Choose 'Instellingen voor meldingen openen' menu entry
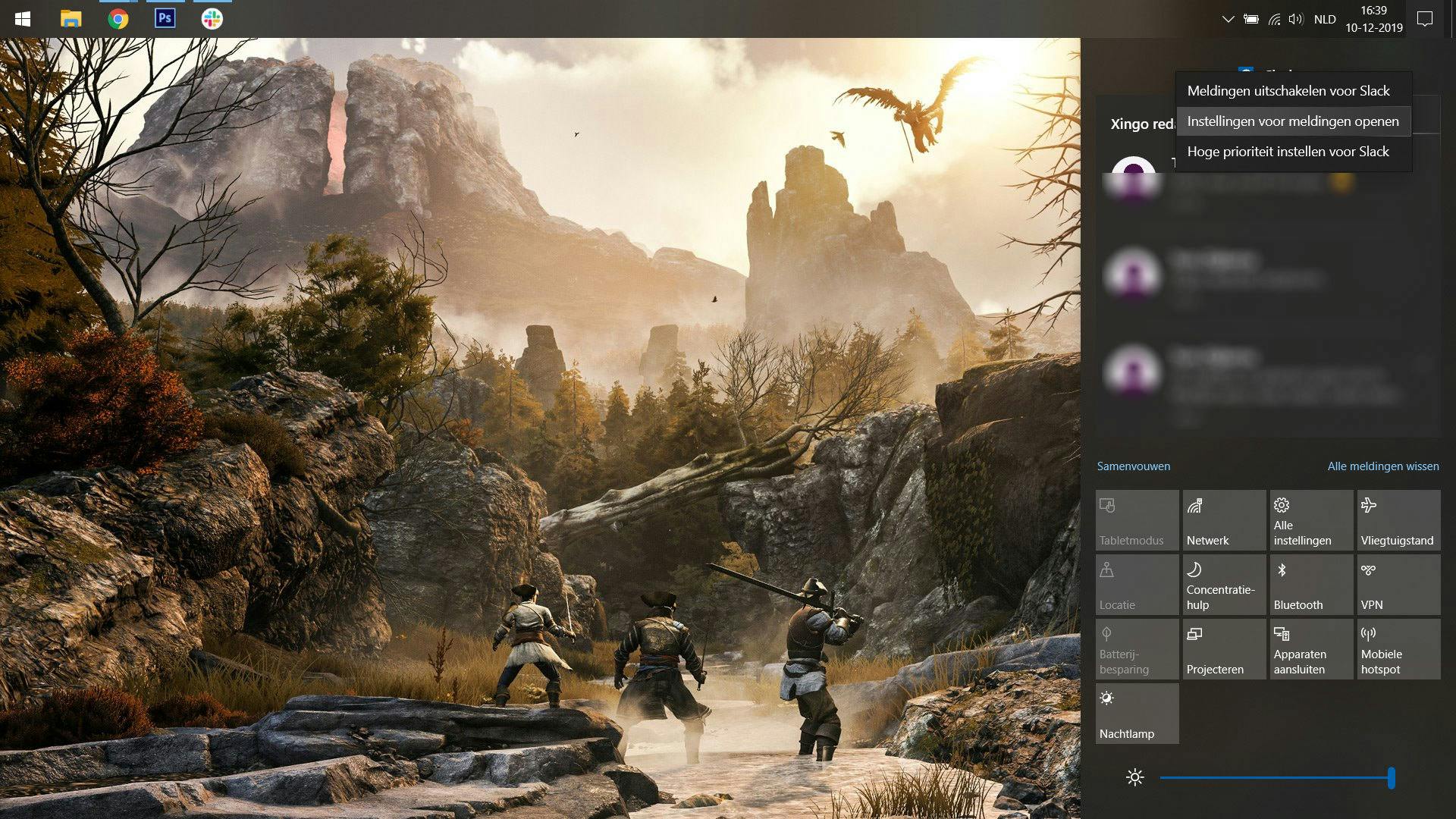1456x819 pixels. pyautogui.click(x=1292, y=121)
